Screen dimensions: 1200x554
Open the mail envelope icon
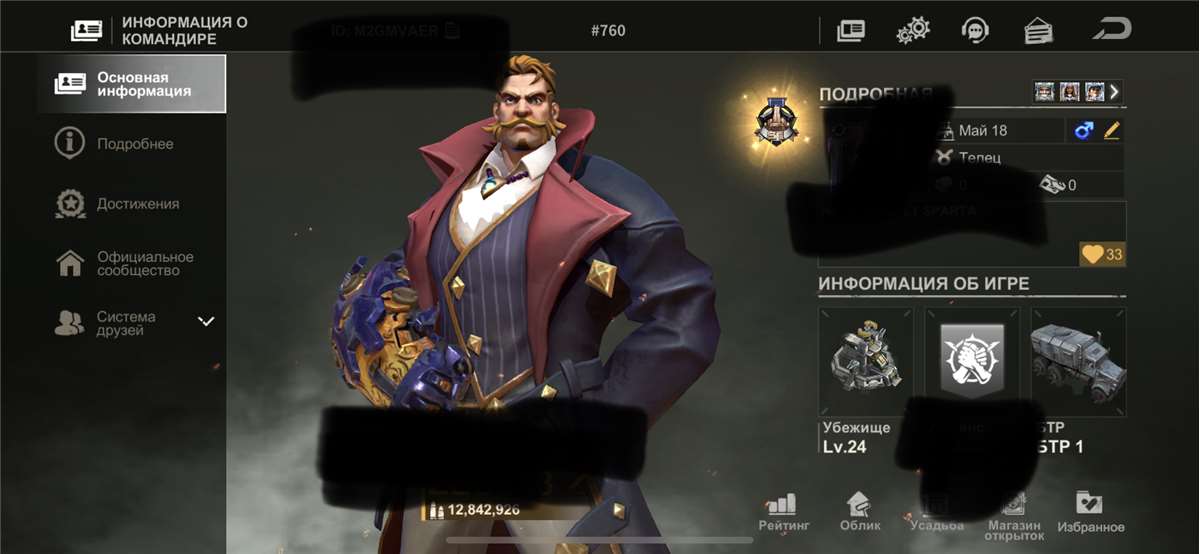coord(1039,31)
